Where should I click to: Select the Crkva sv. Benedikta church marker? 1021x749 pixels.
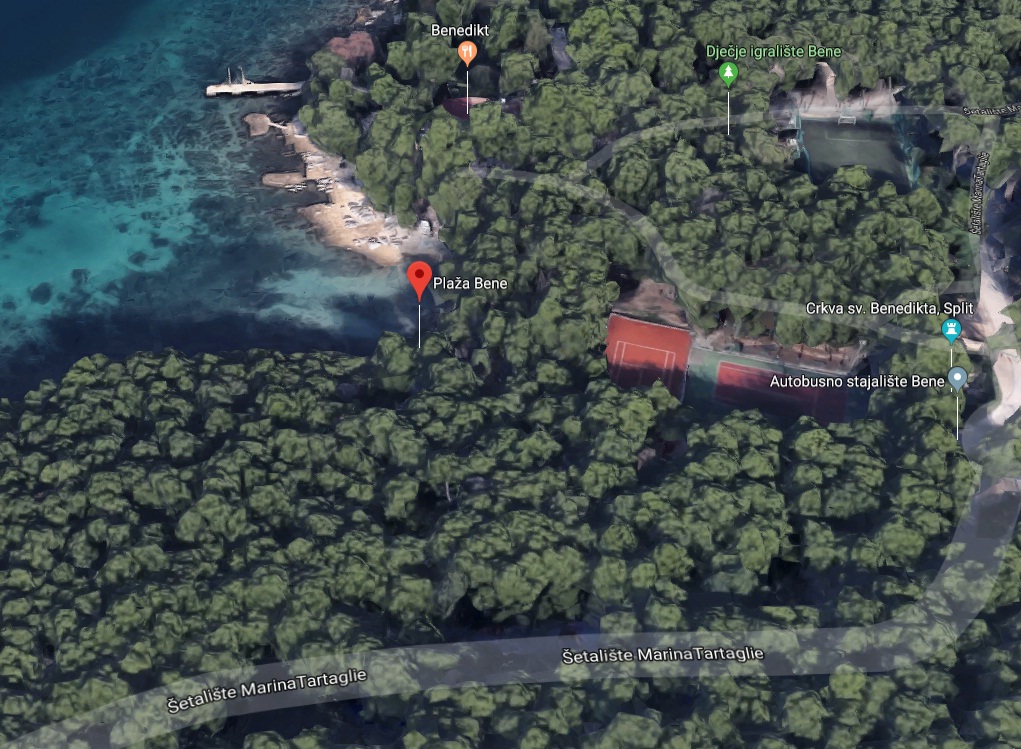951,329
